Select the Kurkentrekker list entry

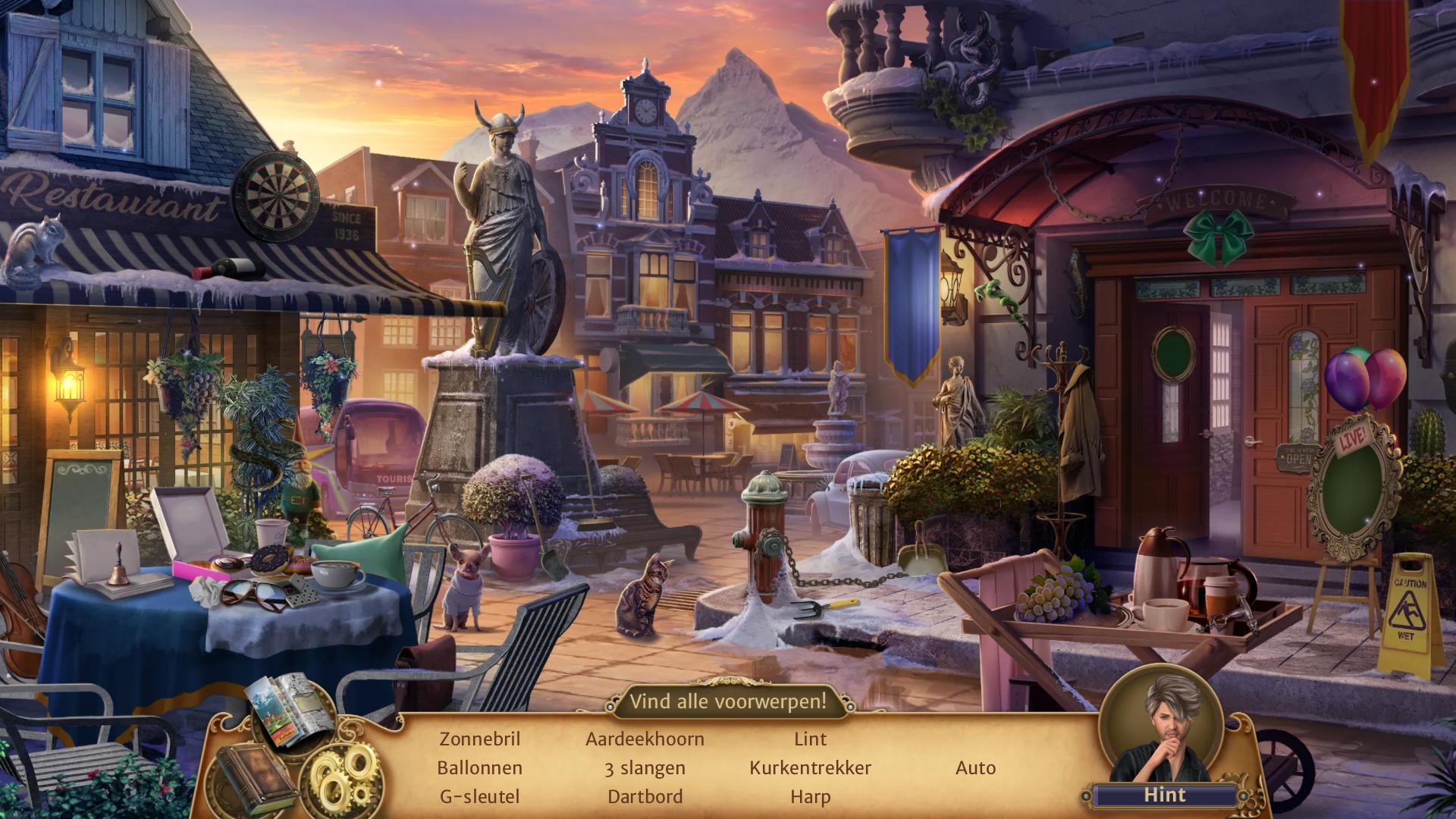pyautogui.click(x=810, y=767)
